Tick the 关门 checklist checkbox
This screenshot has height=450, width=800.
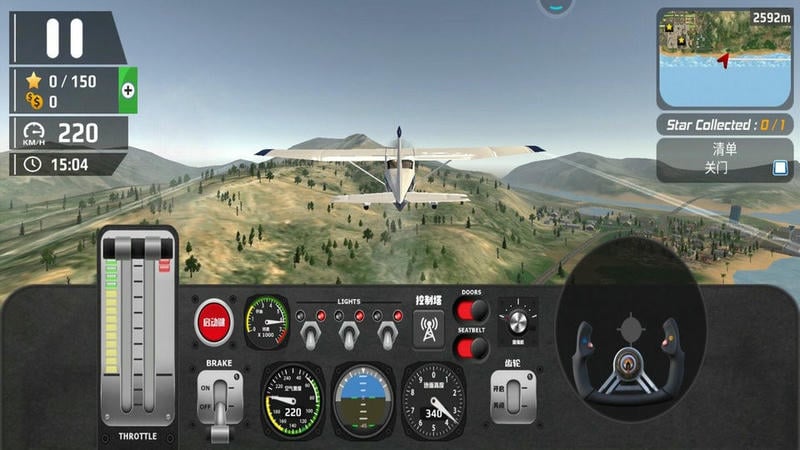(x=780, y=168)
